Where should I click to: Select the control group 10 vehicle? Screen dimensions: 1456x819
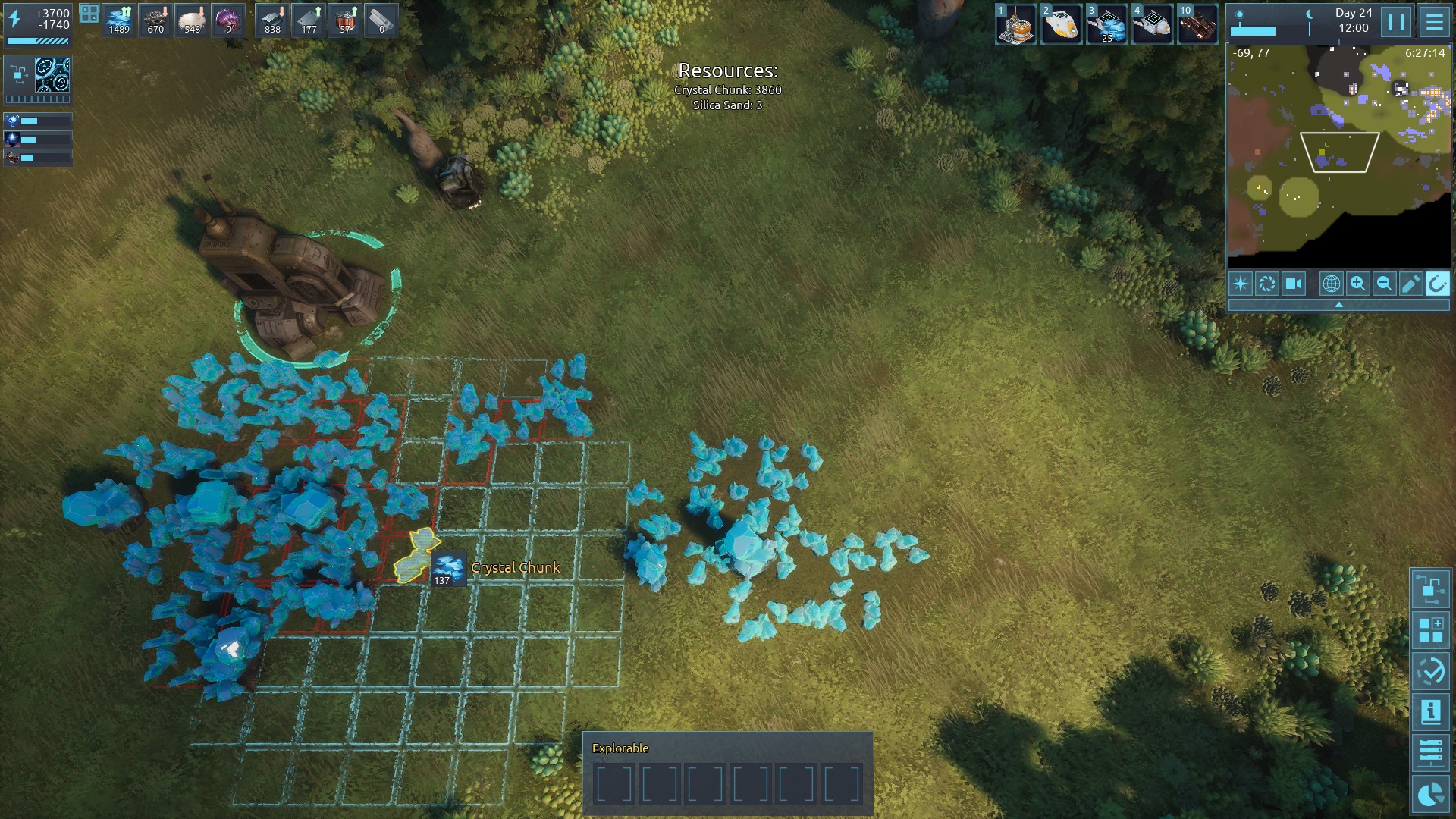tap(1197, 24)
